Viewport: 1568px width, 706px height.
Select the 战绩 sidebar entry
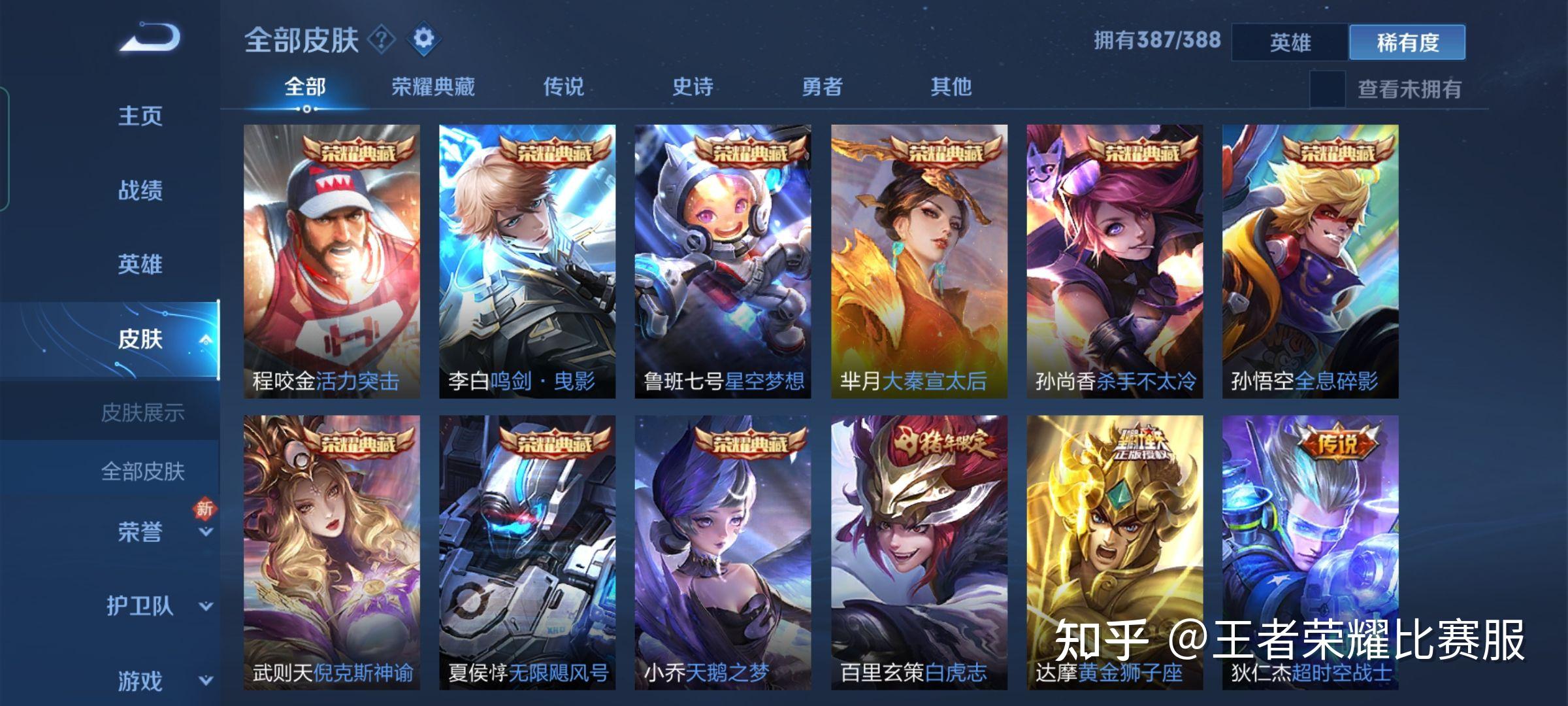140,191
